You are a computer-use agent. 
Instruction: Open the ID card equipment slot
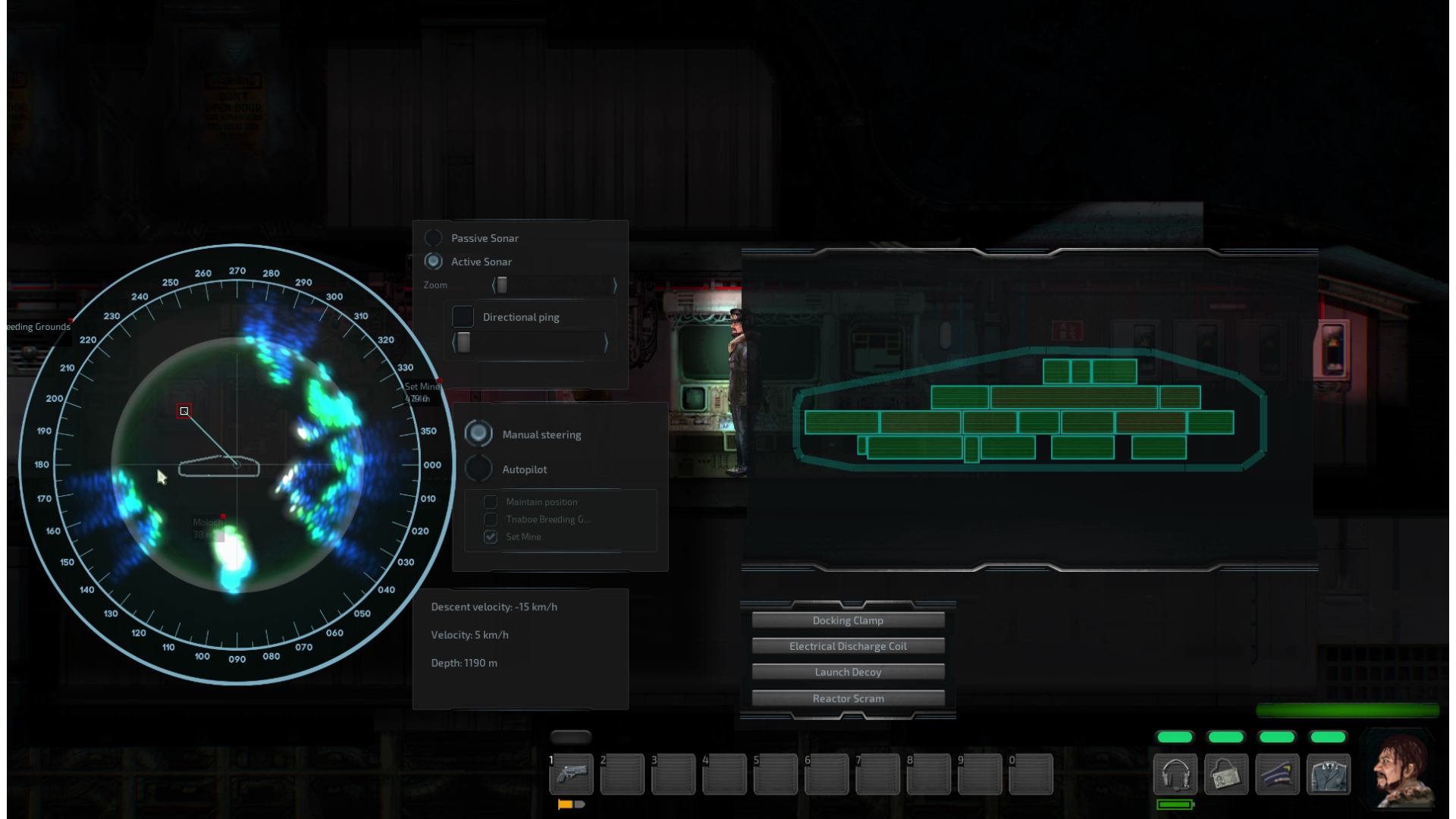1225,774
